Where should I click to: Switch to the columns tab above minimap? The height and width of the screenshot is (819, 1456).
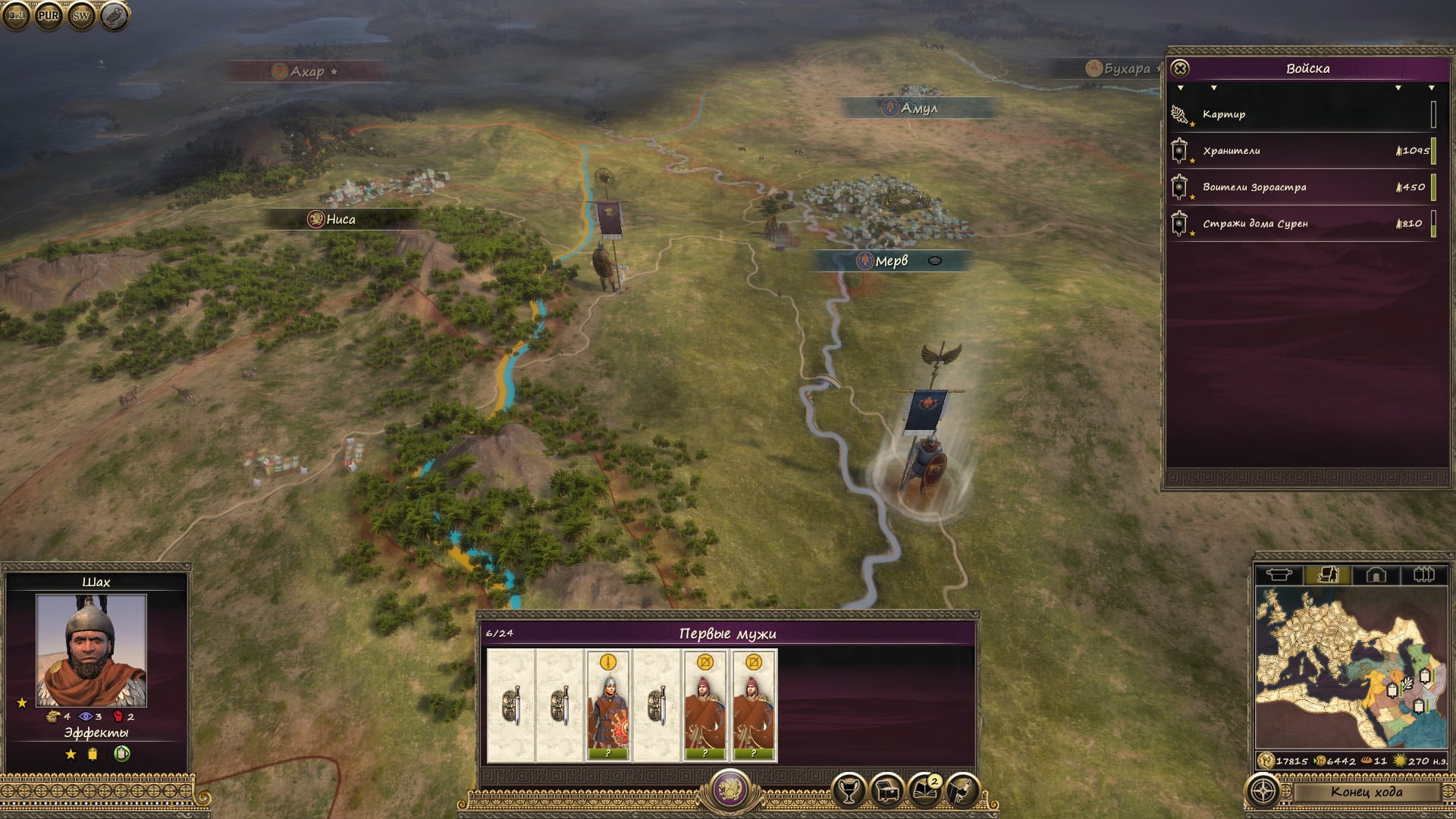coord(1423,575)
